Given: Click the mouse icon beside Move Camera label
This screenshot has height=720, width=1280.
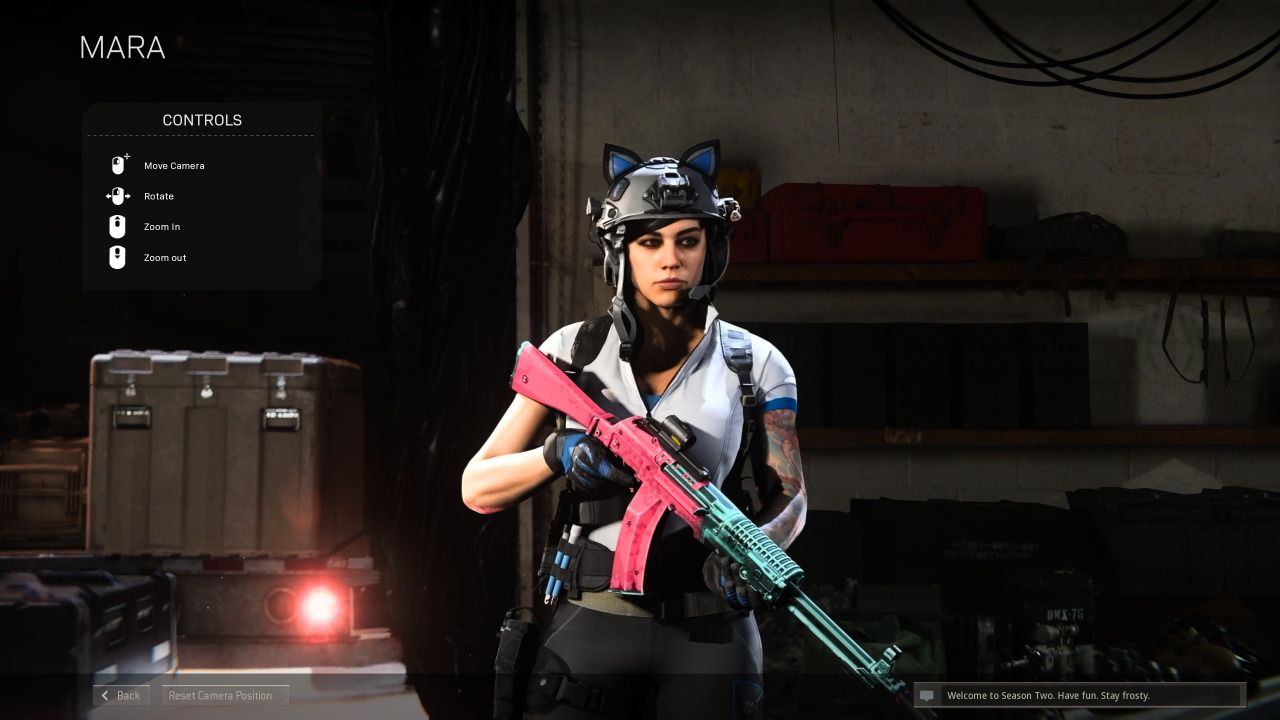Looking at the screenshot, I should point(118,164).
